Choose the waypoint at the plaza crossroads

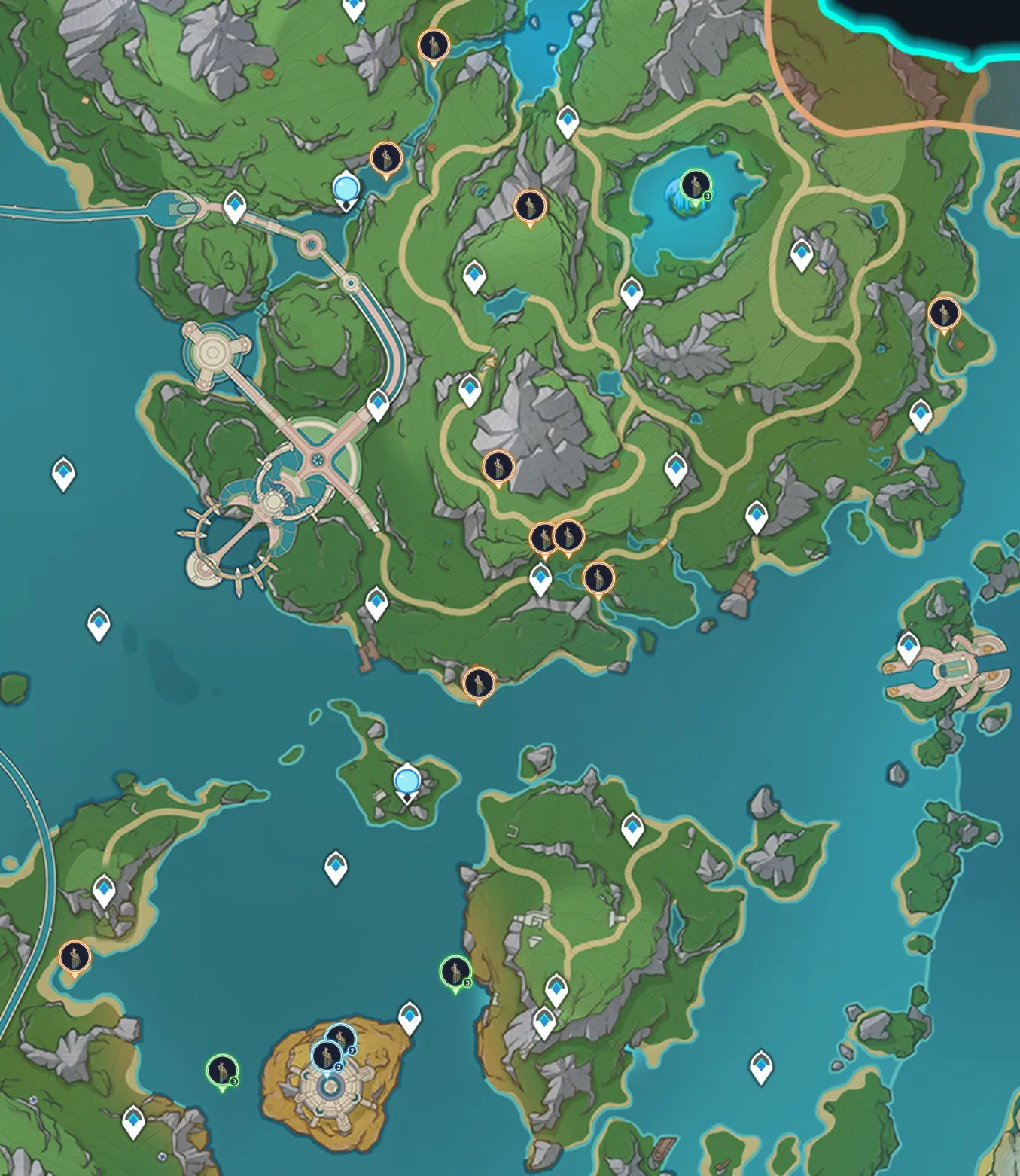[x=379, y=404]
